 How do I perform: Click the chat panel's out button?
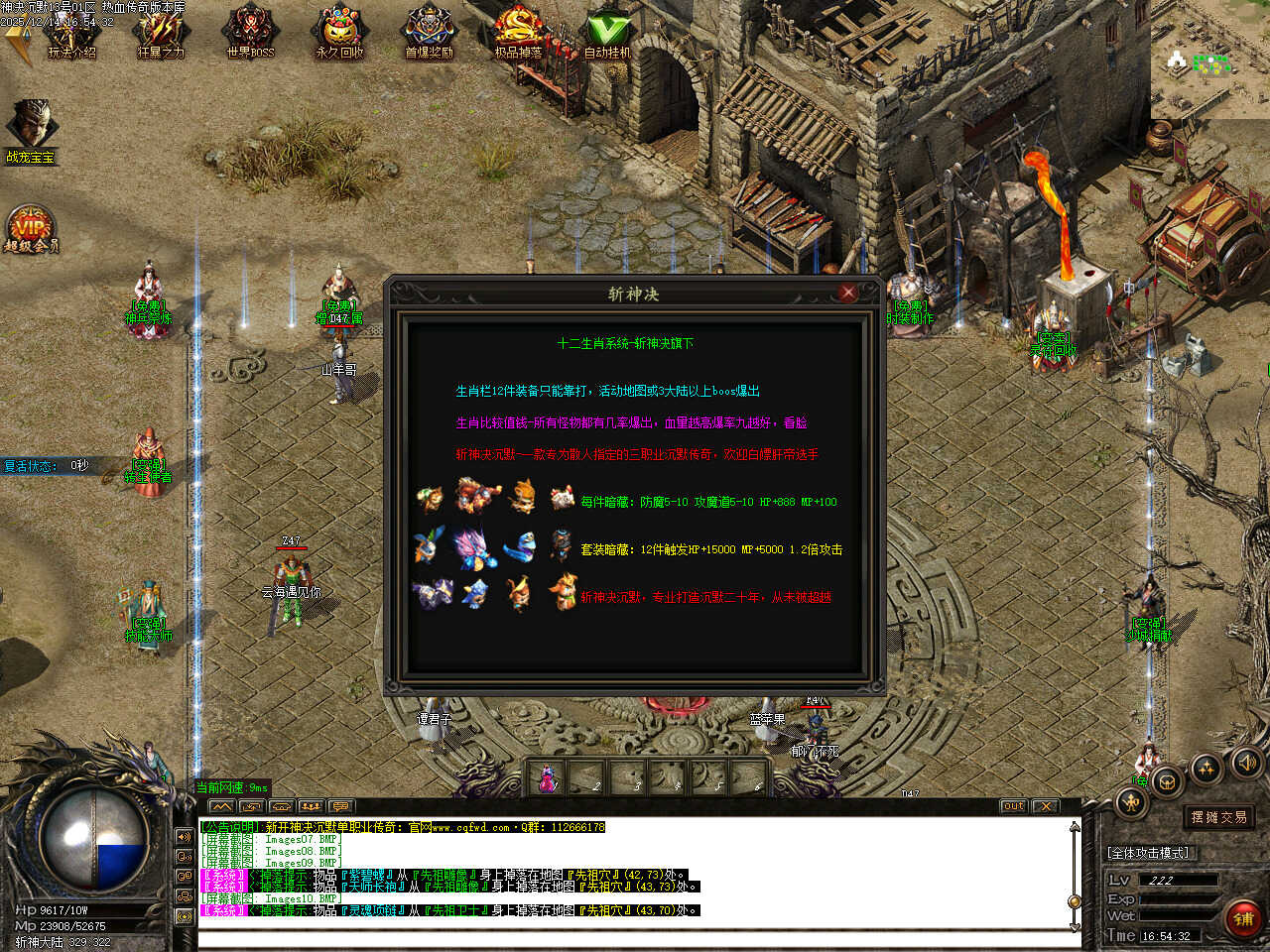click(x=1013, y=806)
